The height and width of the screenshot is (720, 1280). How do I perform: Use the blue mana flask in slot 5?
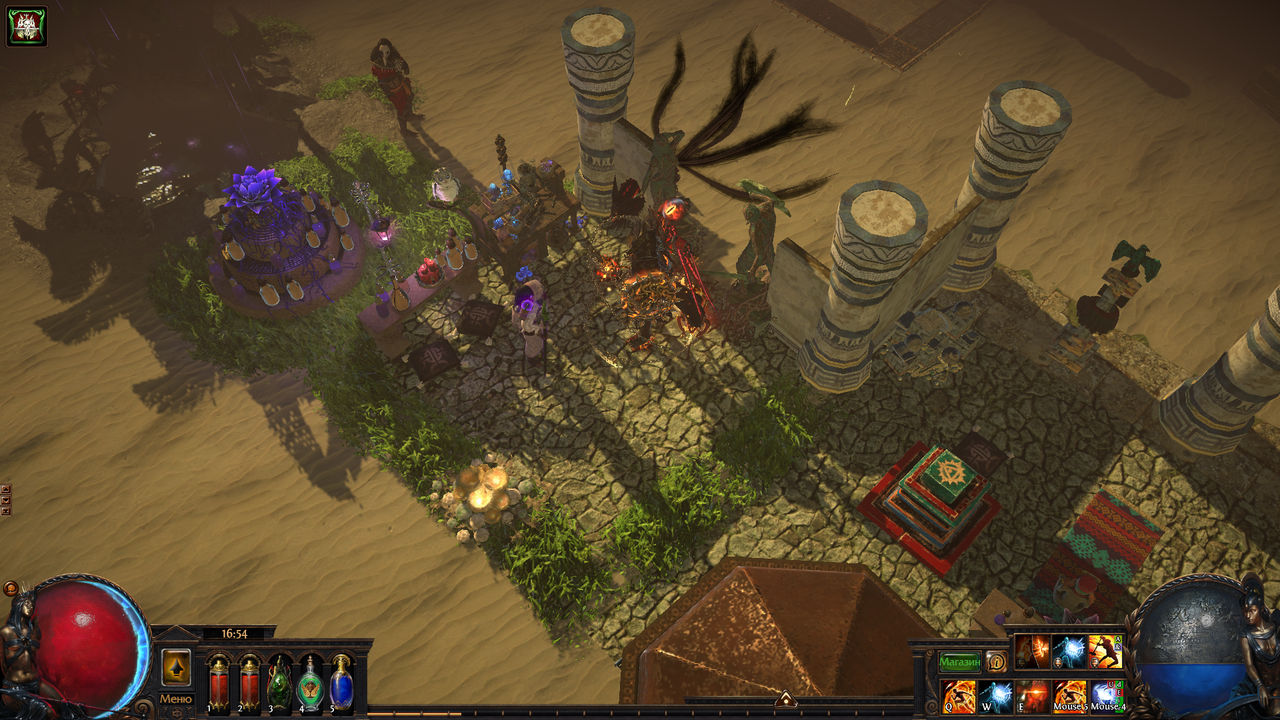(x=342, y=685)
